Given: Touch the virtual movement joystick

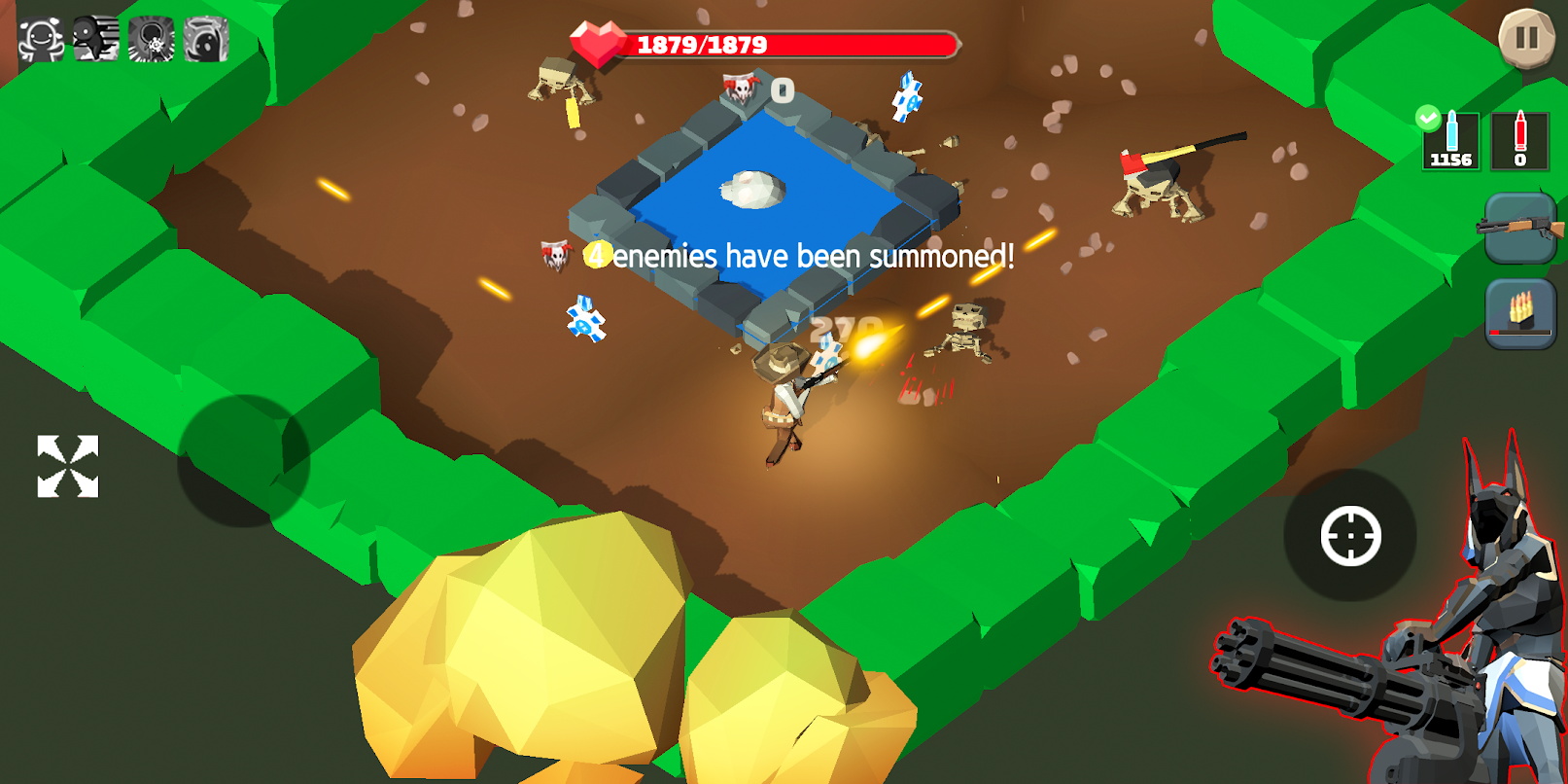Looking at the screenshot, I should 242,460.
